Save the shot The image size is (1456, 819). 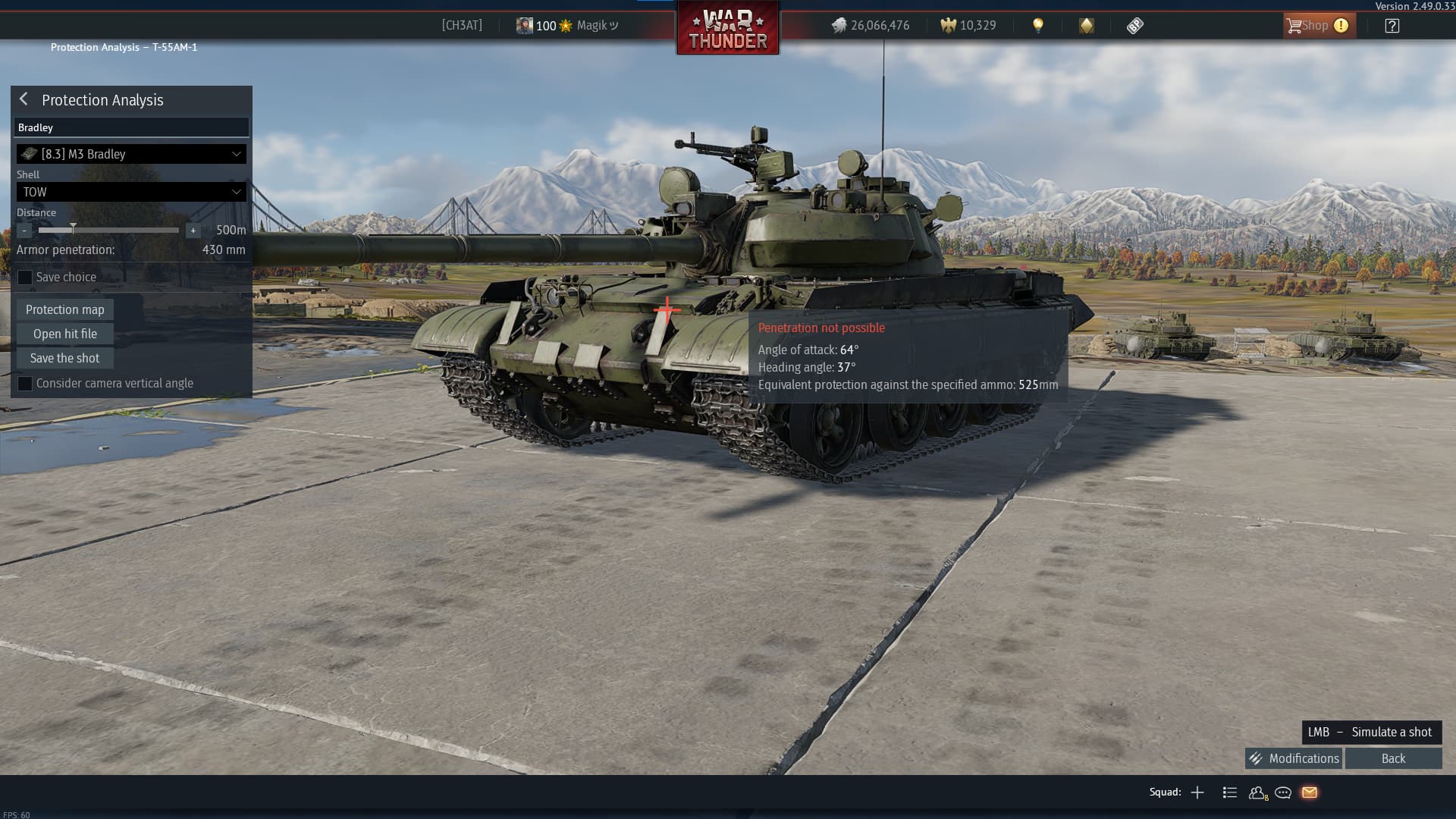point(65,358)
